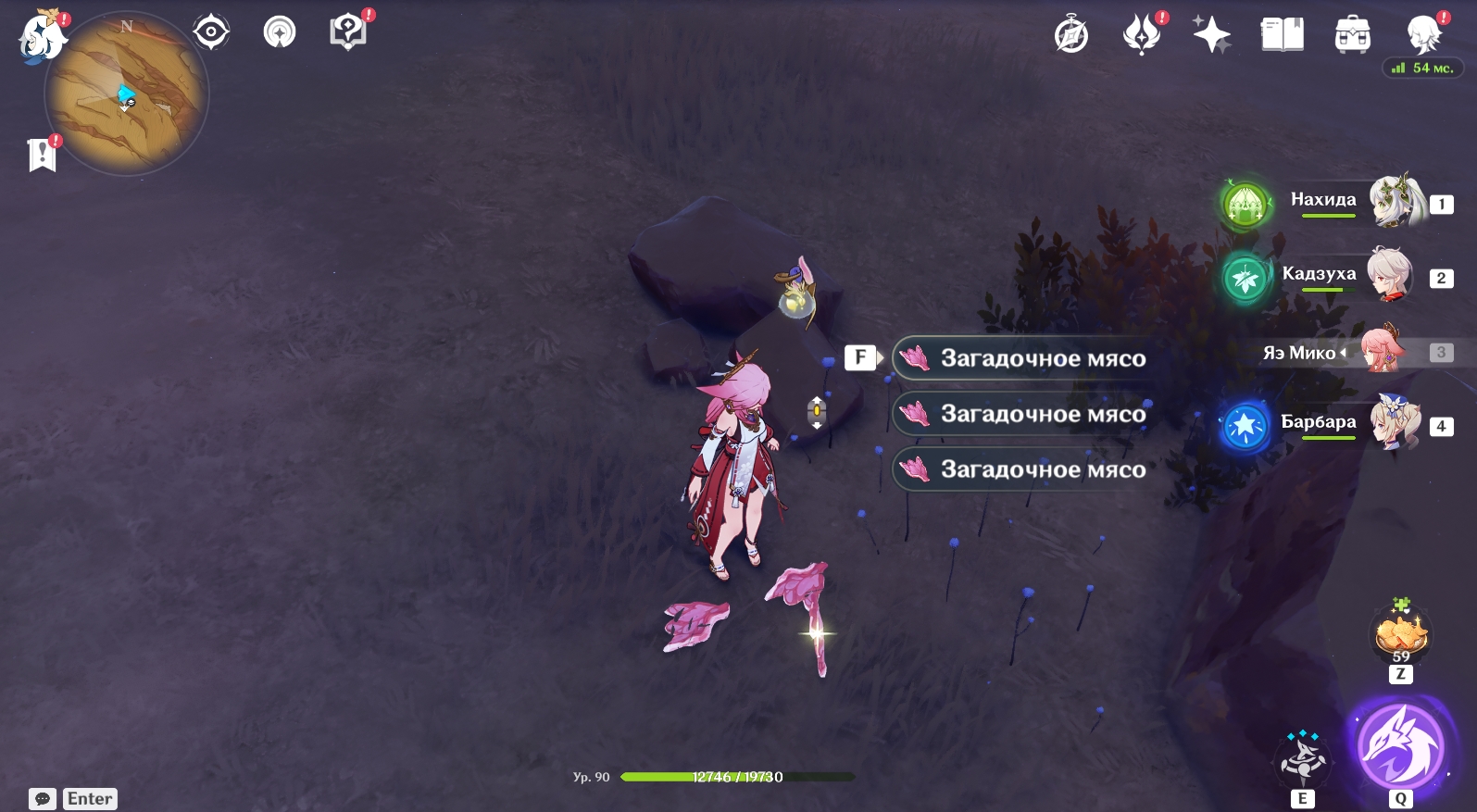Open the wish target crosshair icon
This screenshot has width=1477, height=812.
[x=211, y=32]
